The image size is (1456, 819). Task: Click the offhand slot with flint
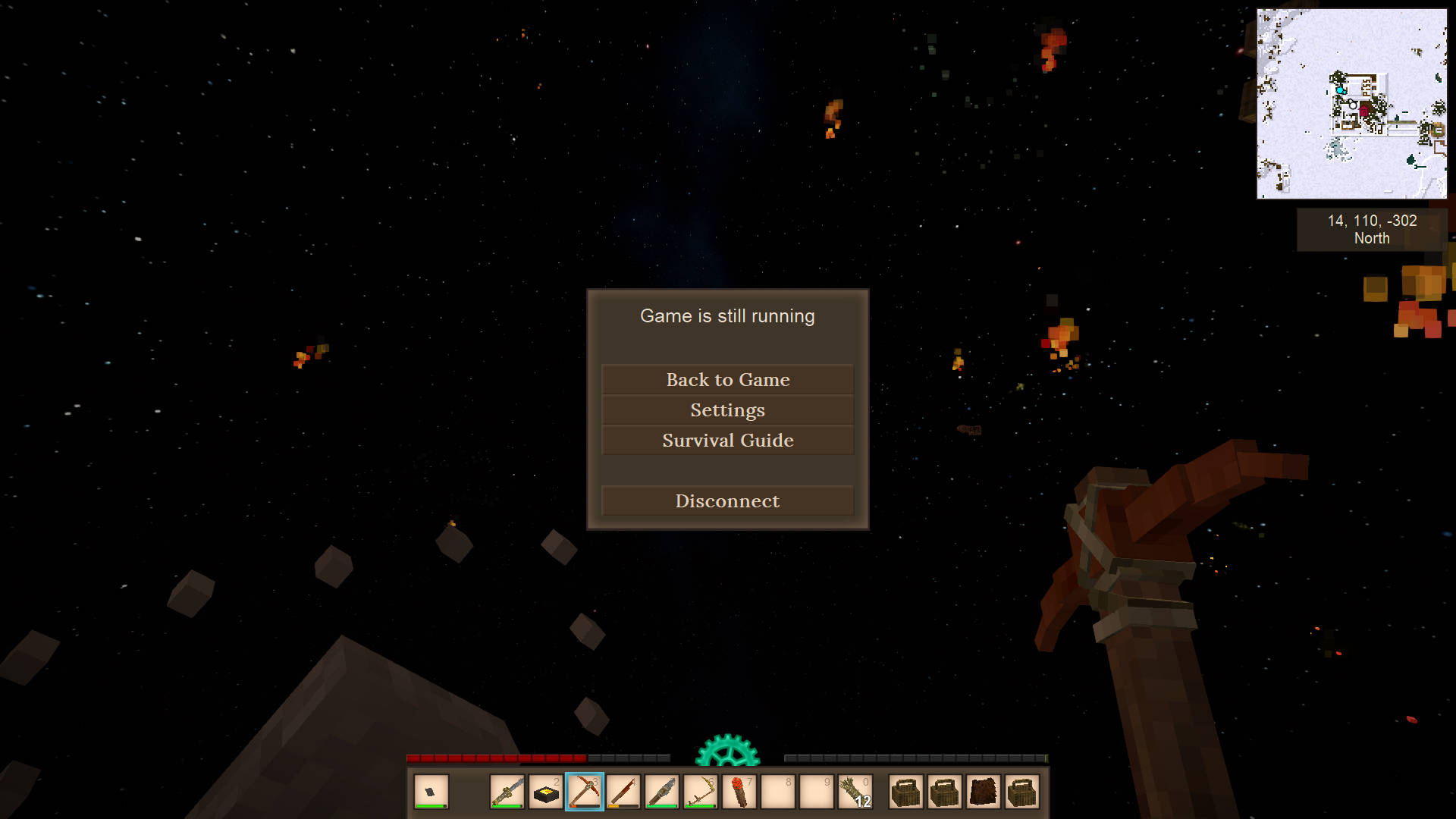point(431,792)
